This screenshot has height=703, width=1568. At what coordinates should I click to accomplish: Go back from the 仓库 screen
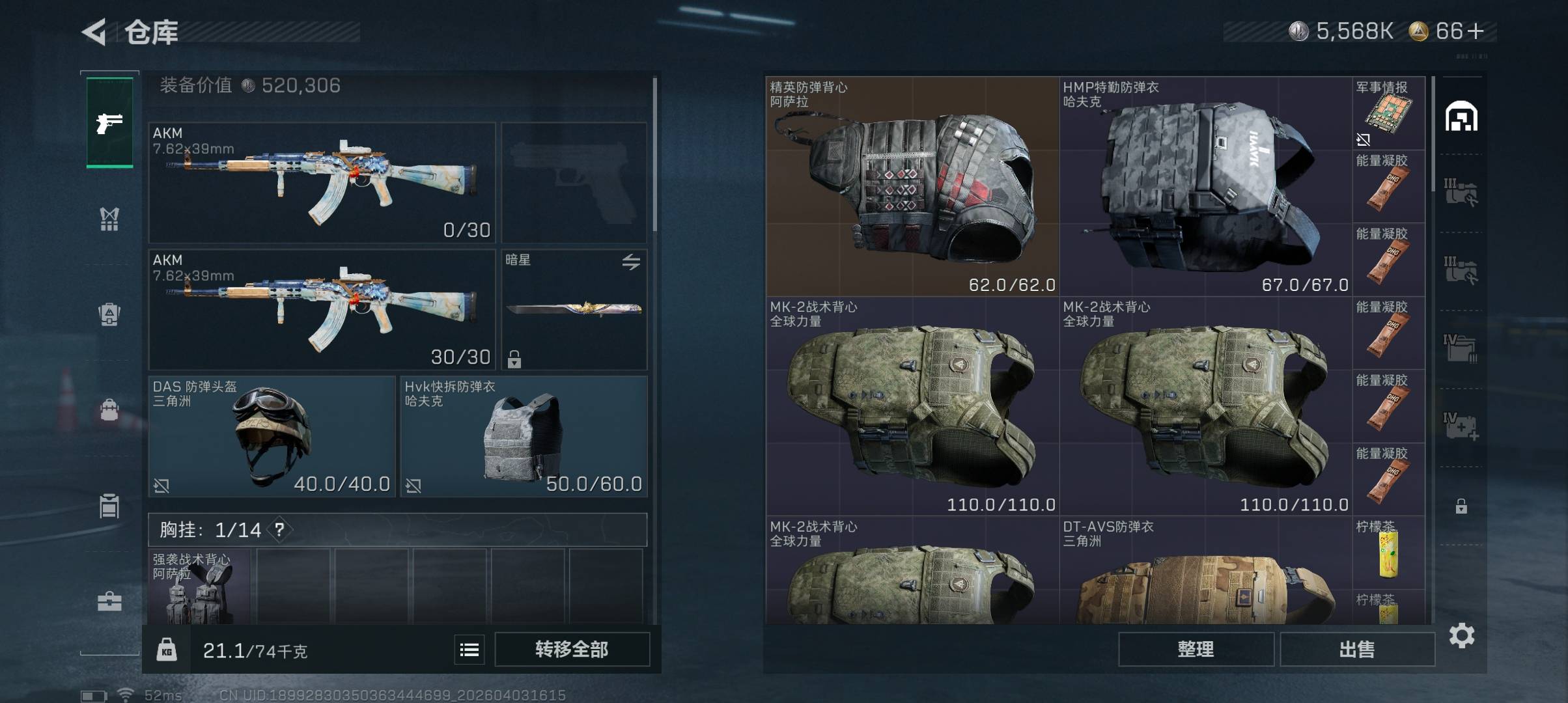pyautogui.click(x=94, y=32)
